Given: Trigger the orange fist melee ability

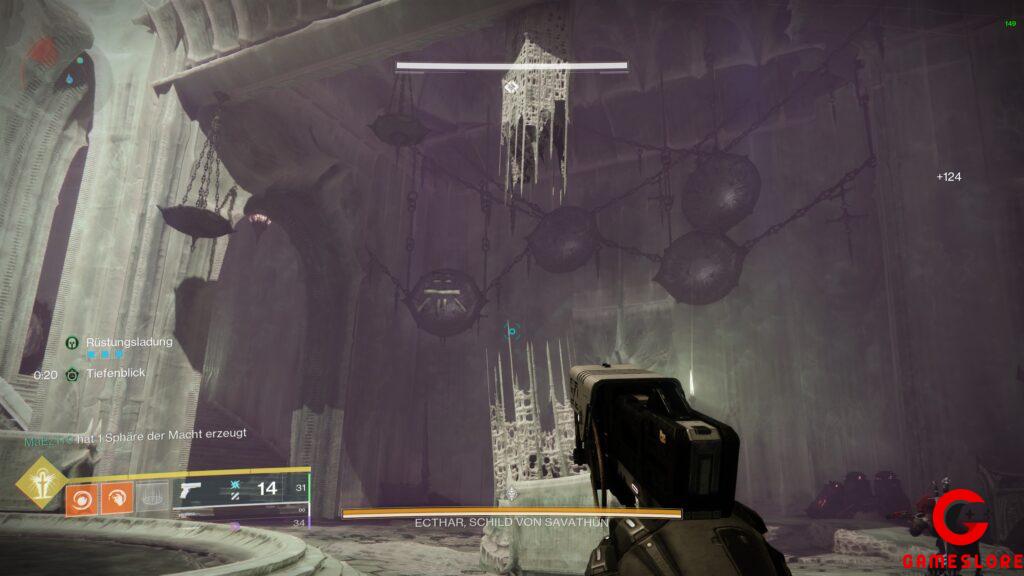Looking at the screenshot, I should 116,496.
